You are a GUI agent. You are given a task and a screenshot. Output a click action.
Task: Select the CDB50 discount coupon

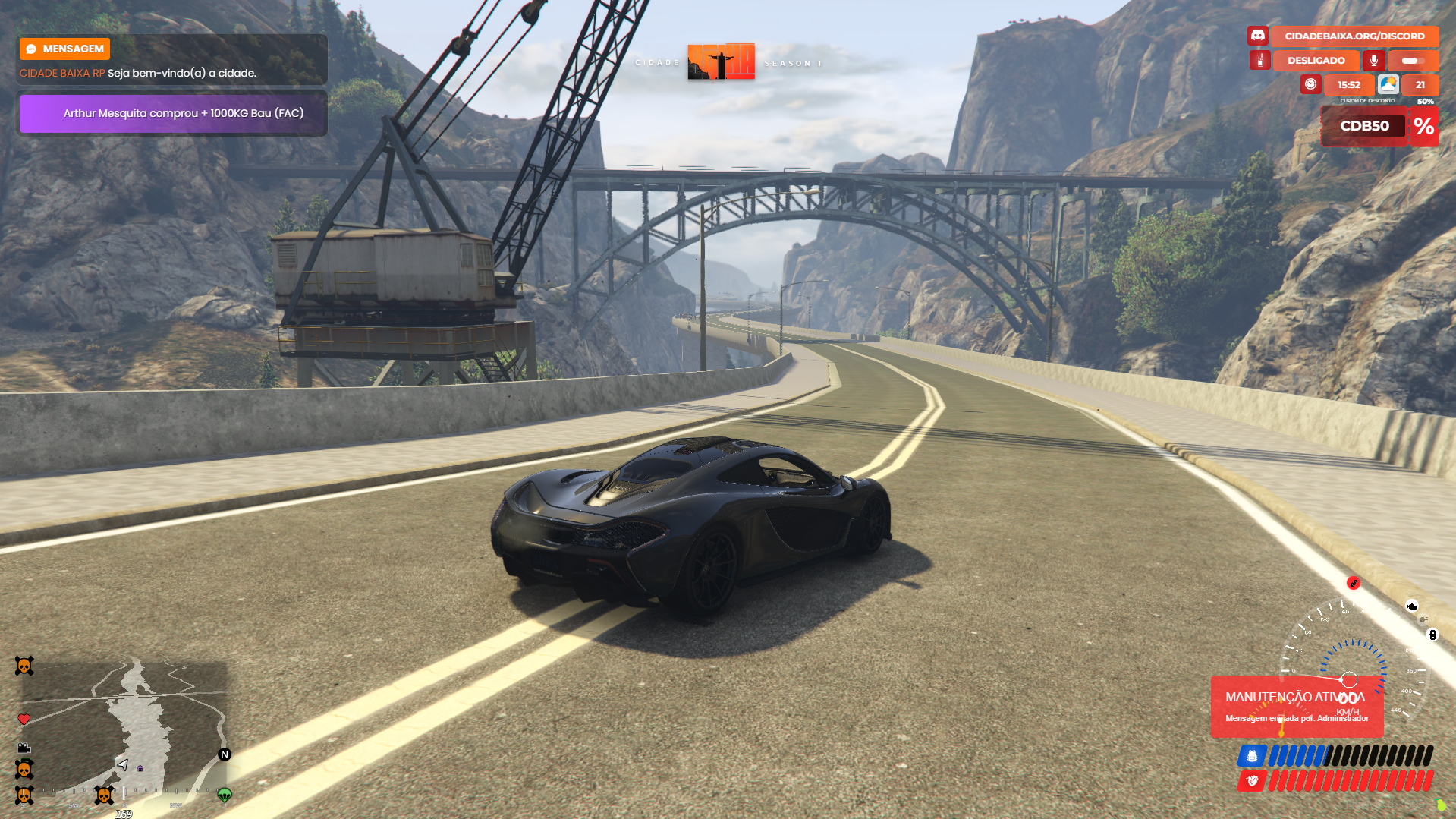[1364, 126]
